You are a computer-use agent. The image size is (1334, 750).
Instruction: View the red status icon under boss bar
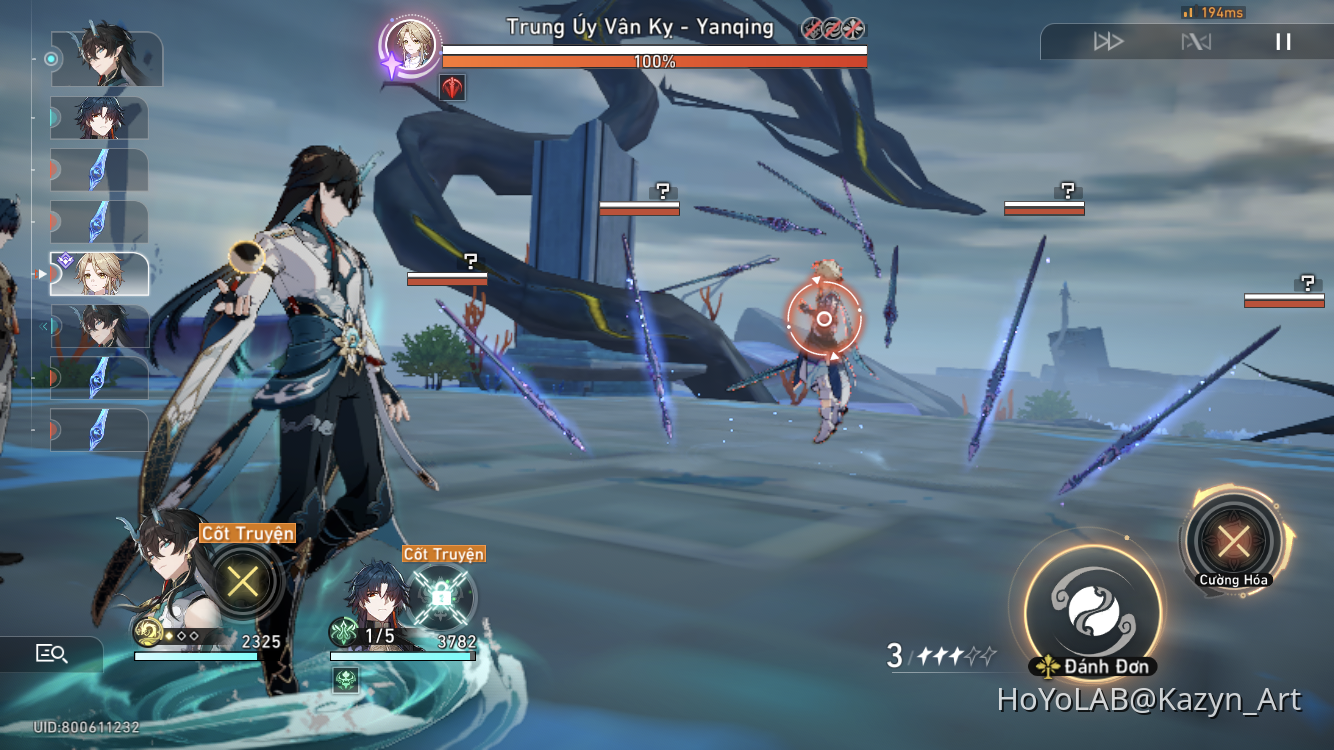[x=452, y=88]
